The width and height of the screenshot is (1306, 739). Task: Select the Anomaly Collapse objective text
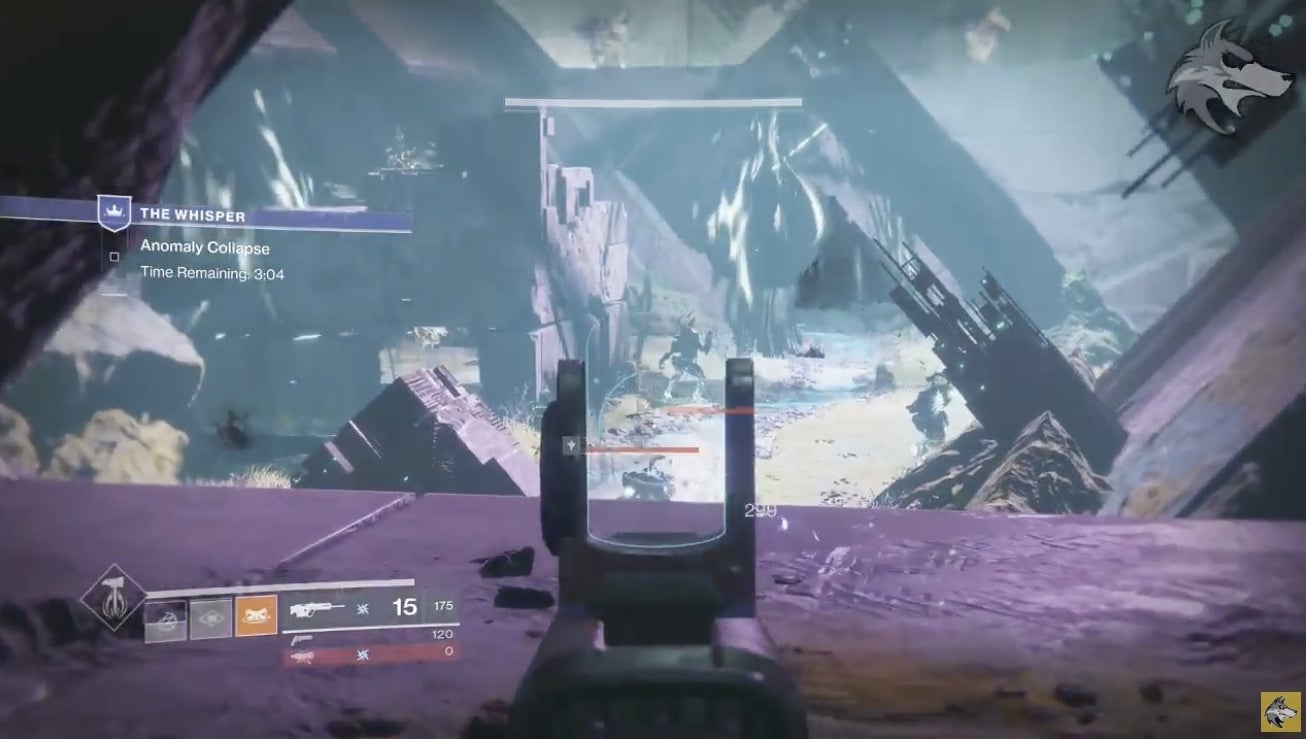click(x=207, y=247)
